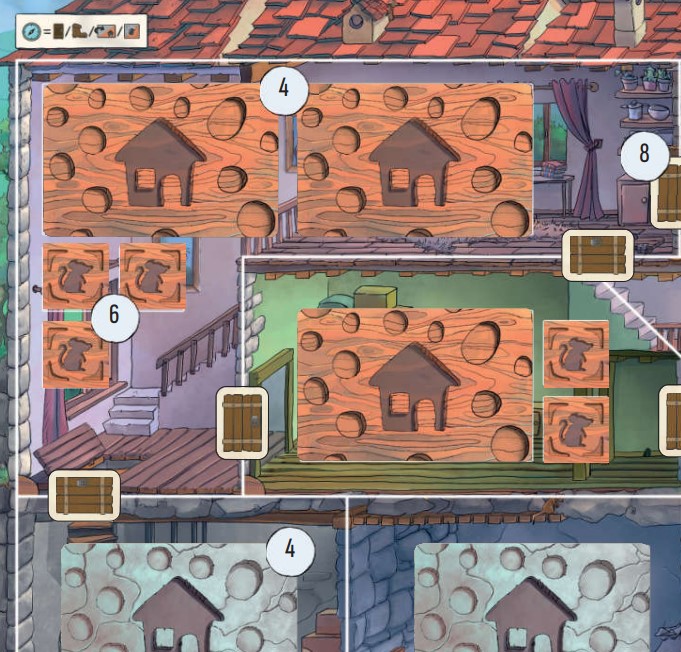Select the orange cheese house tile beside the purple curtain
Screen dimensions: 681x652
(415, 159)
